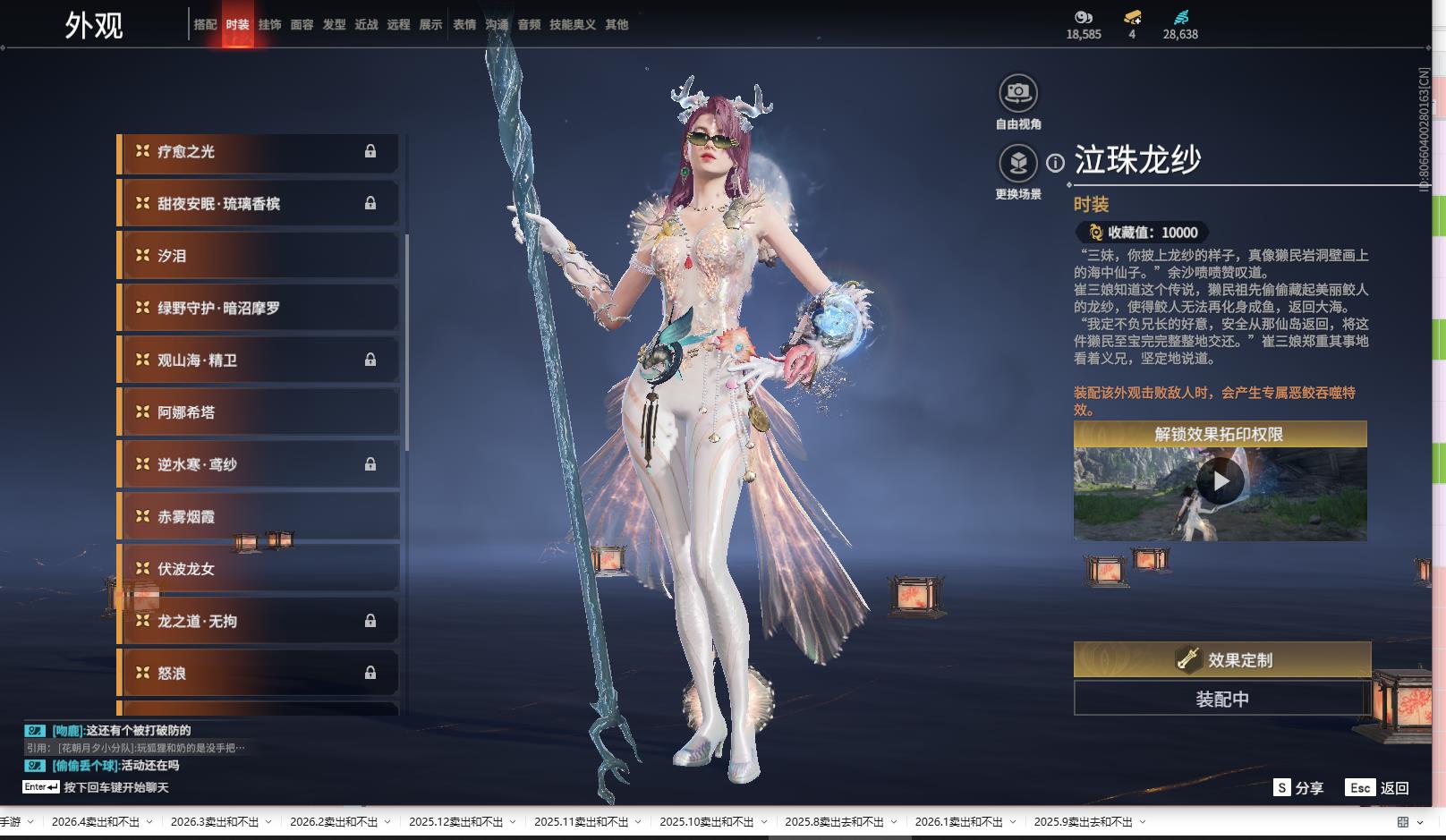The image size is (1446, 840).
Task: Share the appearance with 分享
Action: pyautogui.click(x=1298, y=788)
